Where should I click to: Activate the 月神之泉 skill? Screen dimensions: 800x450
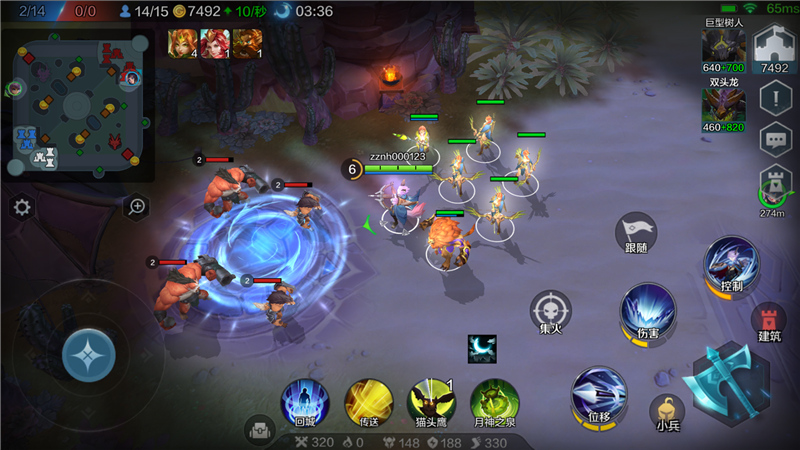[494, 402]
